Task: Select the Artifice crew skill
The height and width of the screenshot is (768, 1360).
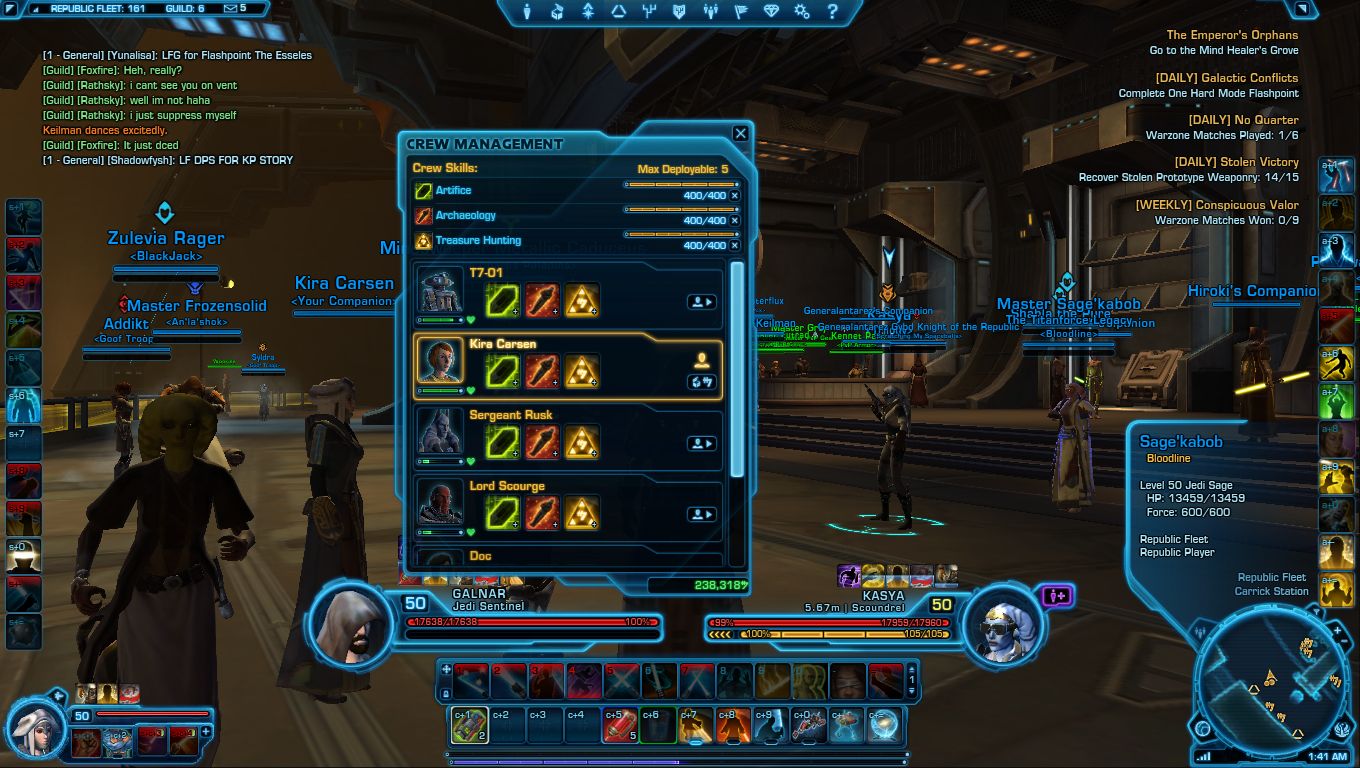Action: pos(453,190)
